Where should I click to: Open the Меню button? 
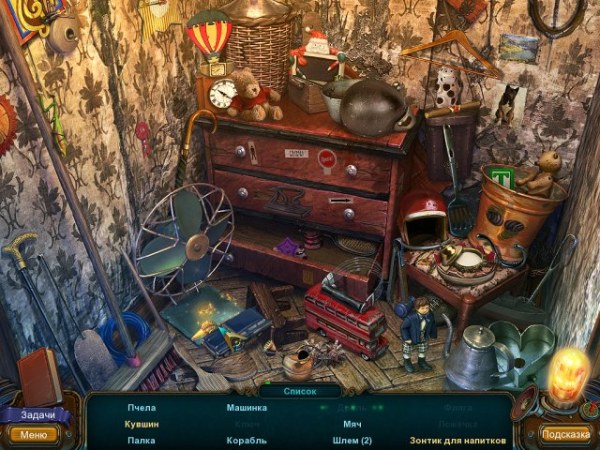pos(33,435)
